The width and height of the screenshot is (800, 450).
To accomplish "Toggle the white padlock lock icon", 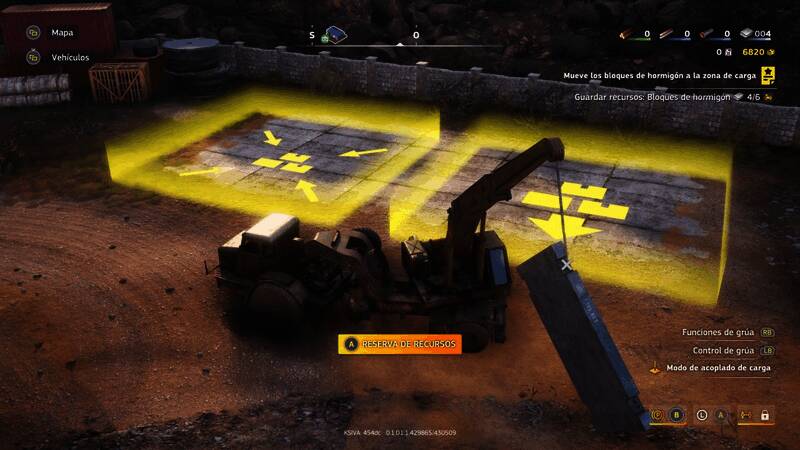I will (765, 414).
